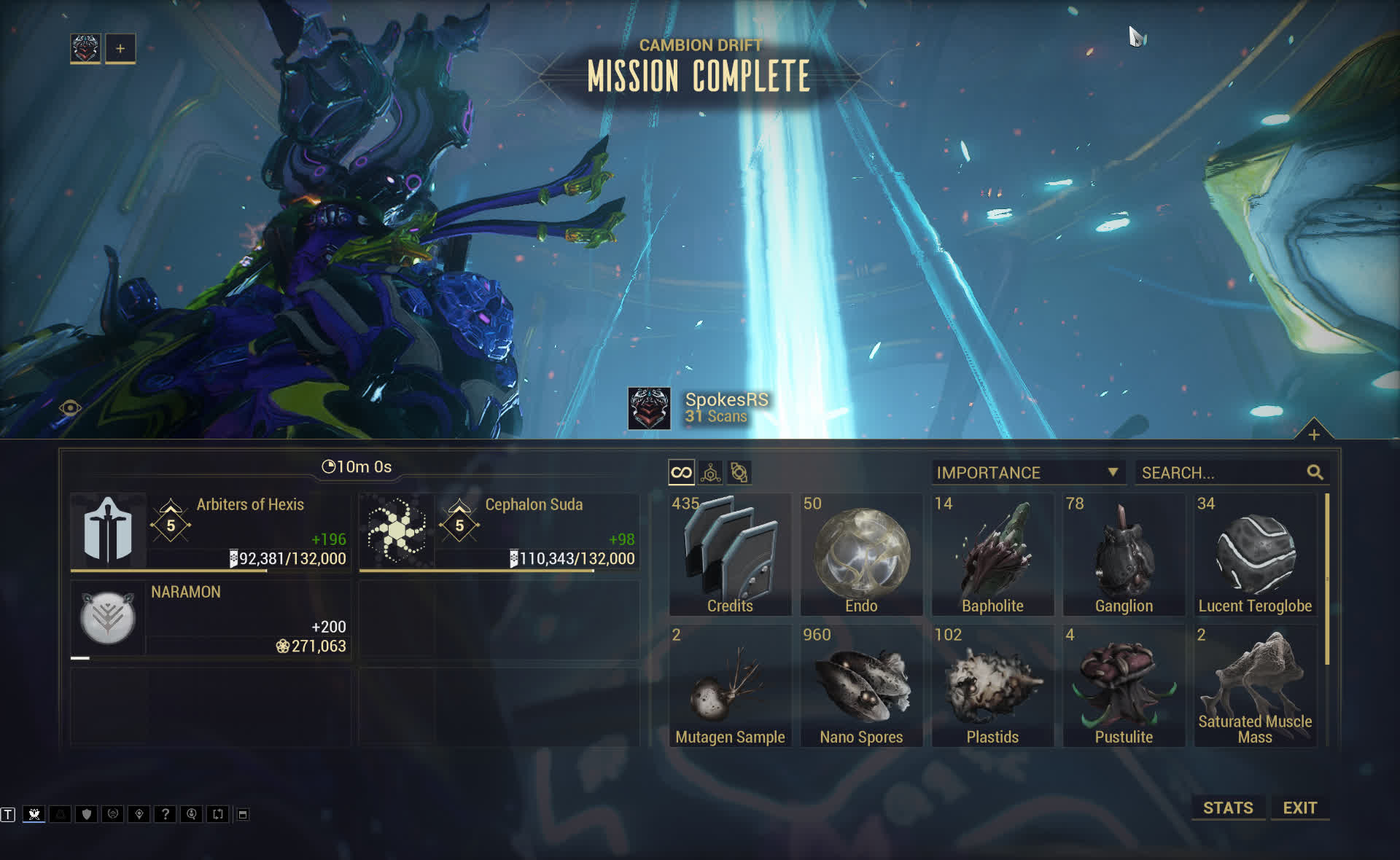1400x860 pixels.
Task: Select the Credits reward tile
Action: pyautogui.click(x=730, y=554)
